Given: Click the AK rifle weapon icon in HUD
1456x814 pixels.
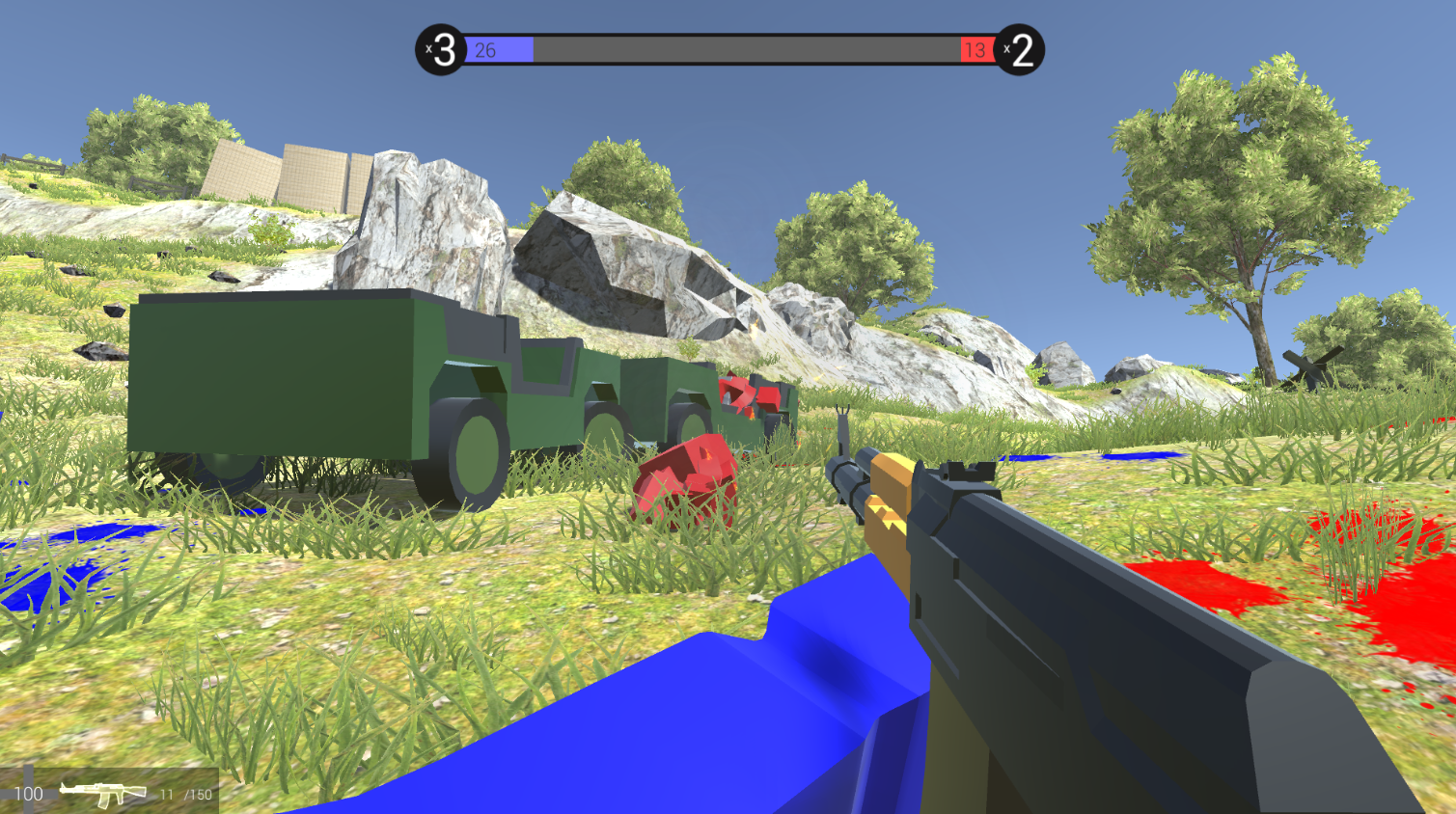Looking at the screenshot, I should (x=101, y=793).
